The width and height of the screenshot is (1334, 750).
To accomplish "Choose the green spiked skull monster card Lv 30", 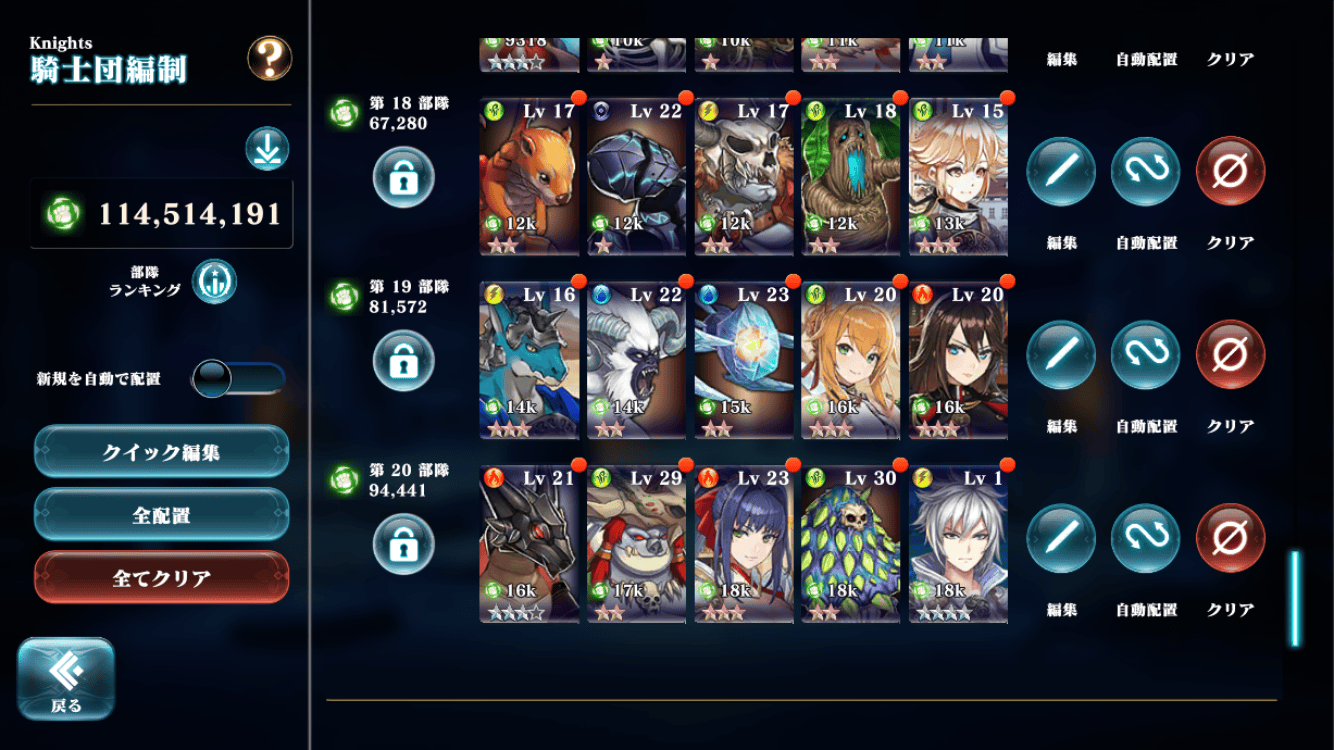I will (851, 544).
